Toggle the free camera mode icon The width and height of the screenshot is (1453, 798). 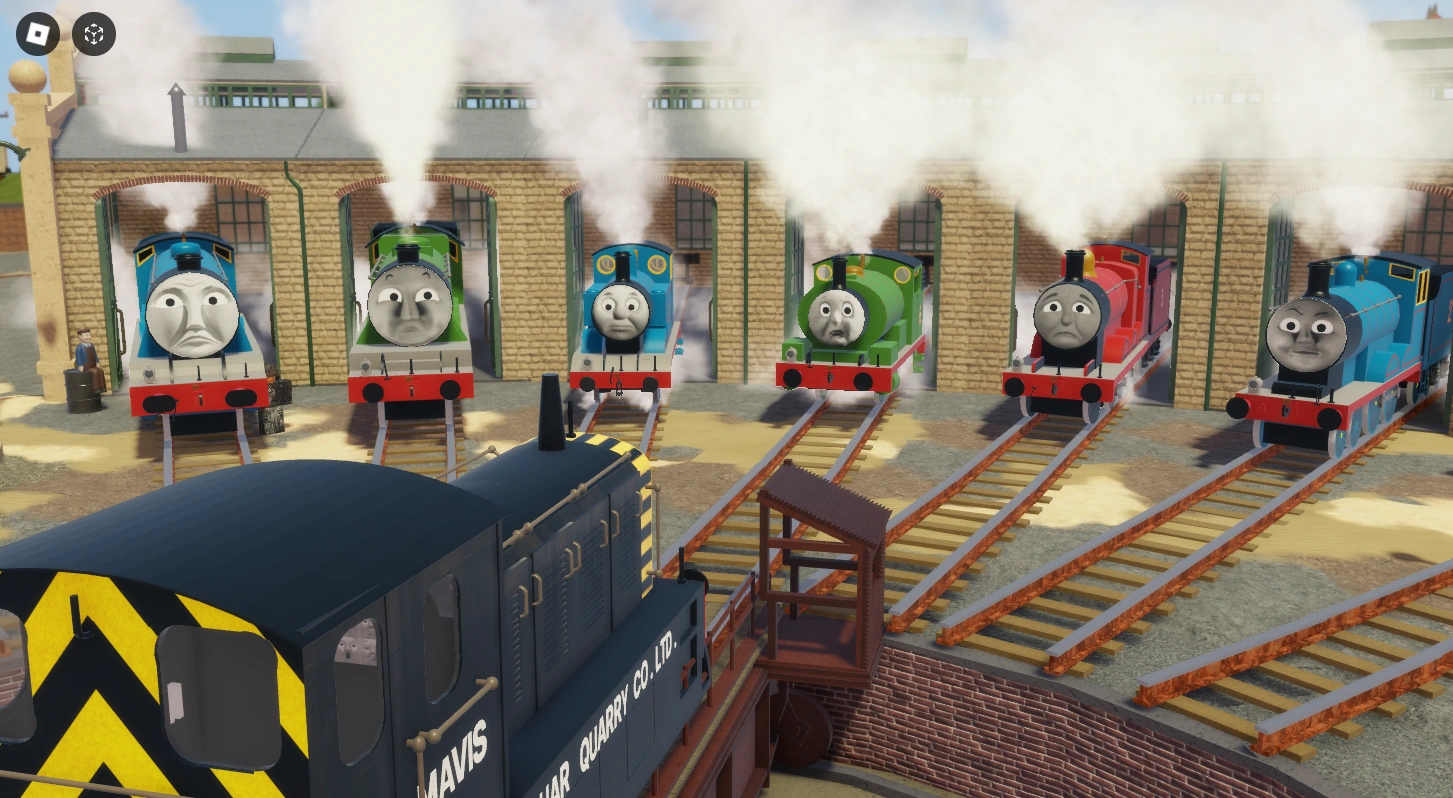(x=93, y=35)
